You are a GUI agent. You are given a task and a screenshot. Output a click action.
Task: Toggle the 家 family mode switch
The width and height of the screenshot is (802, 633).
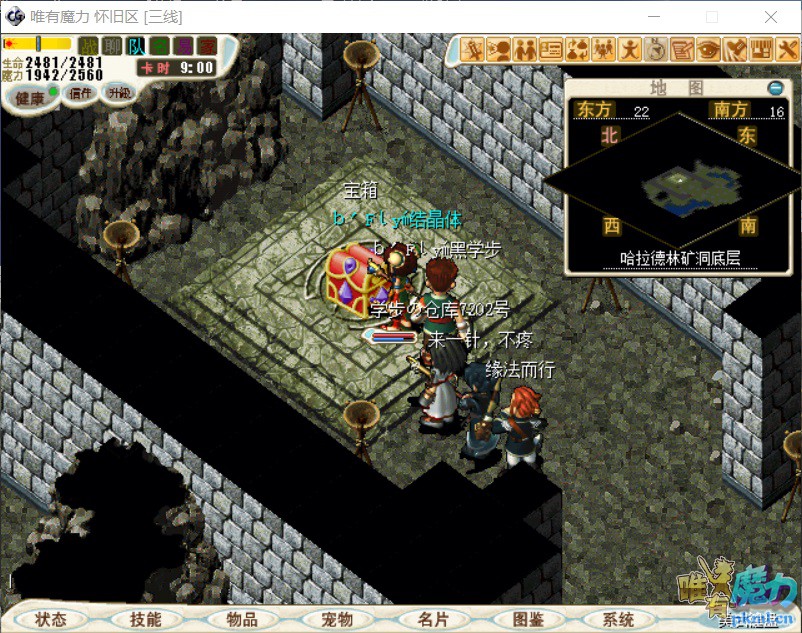click(x=207, y=45)
